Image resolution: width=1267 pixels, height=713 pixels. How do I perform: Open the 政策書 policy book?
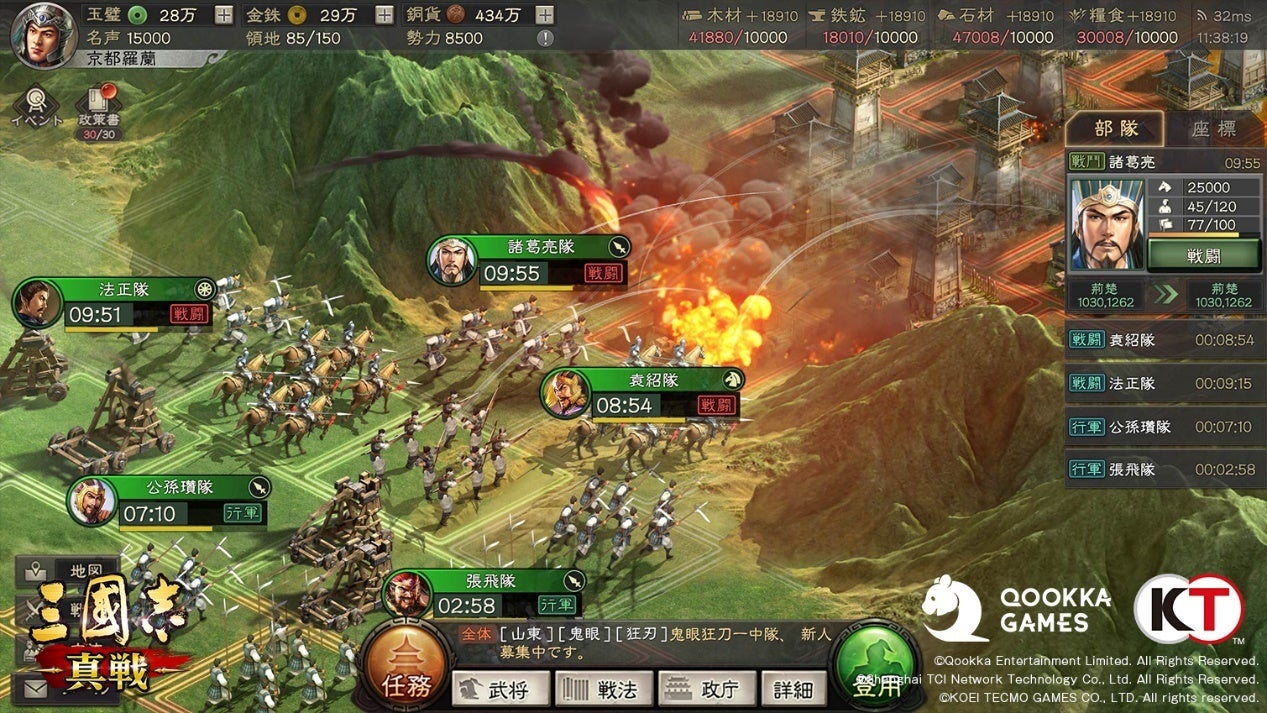point(97,113)
